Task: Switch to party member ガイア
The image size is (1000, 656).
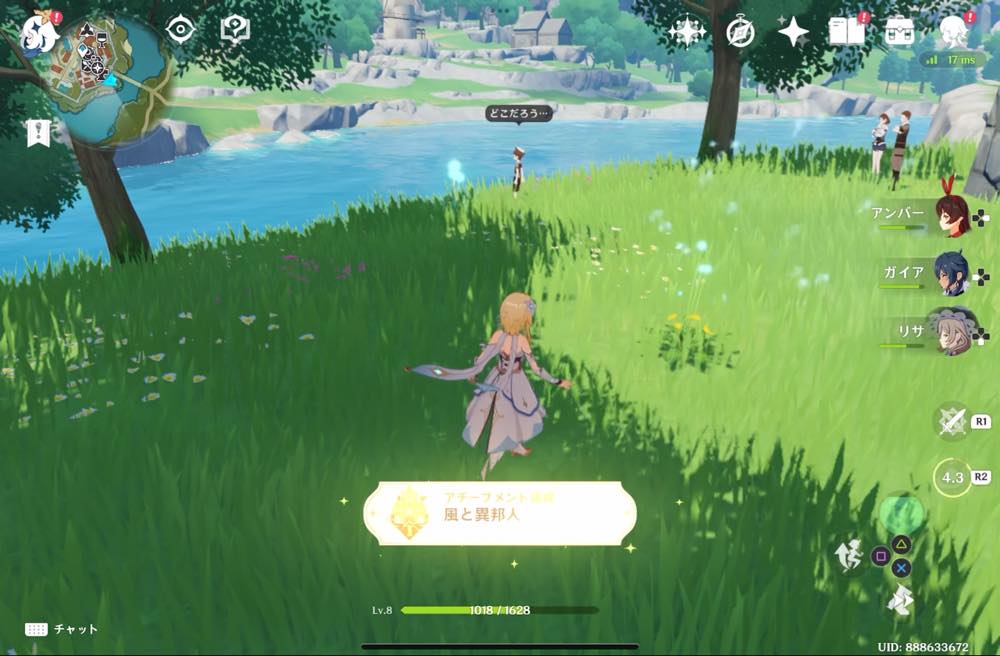Action: coord(950,273)
